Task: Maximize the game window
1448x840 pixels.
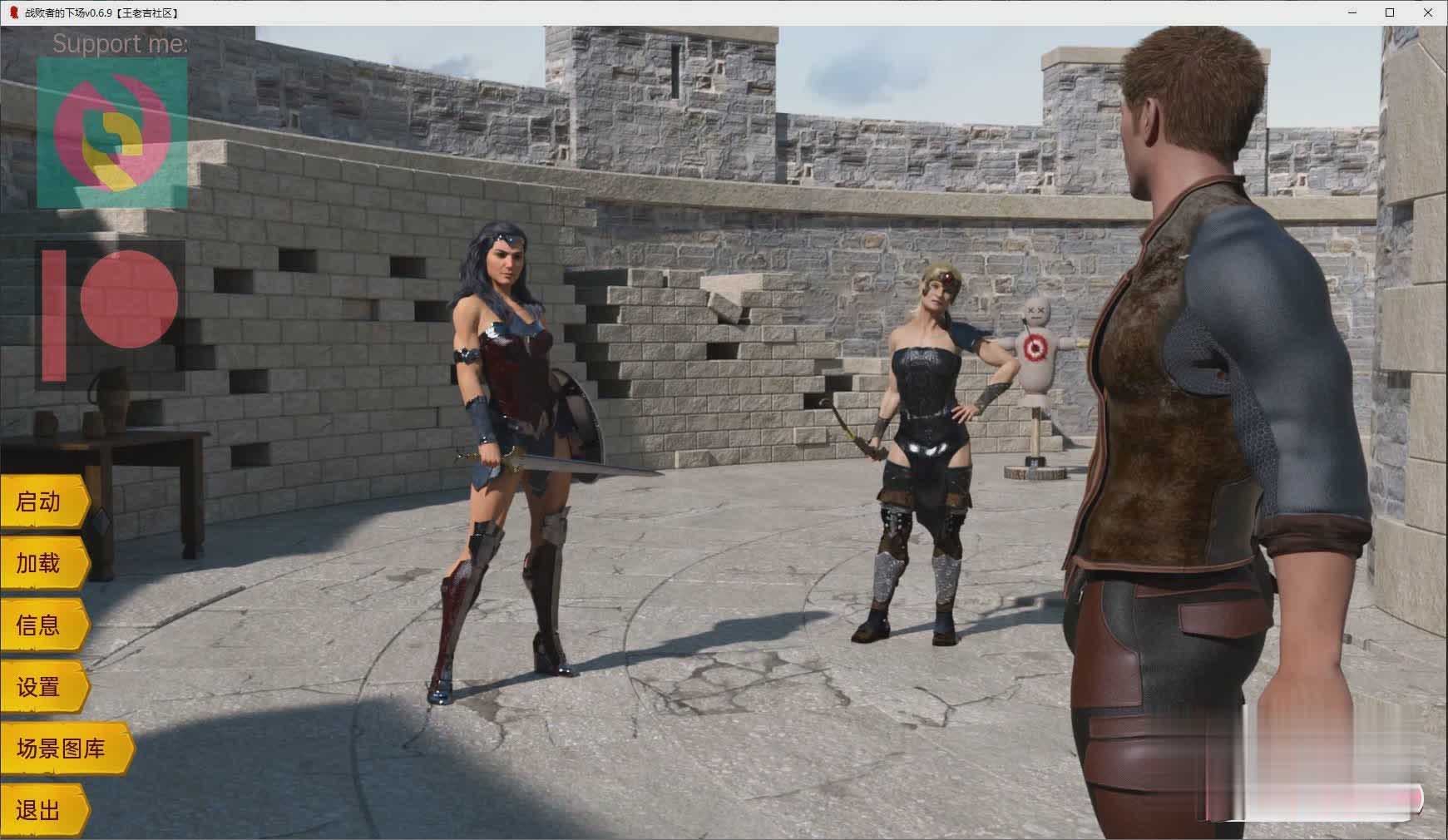Action: point(1390,12)
